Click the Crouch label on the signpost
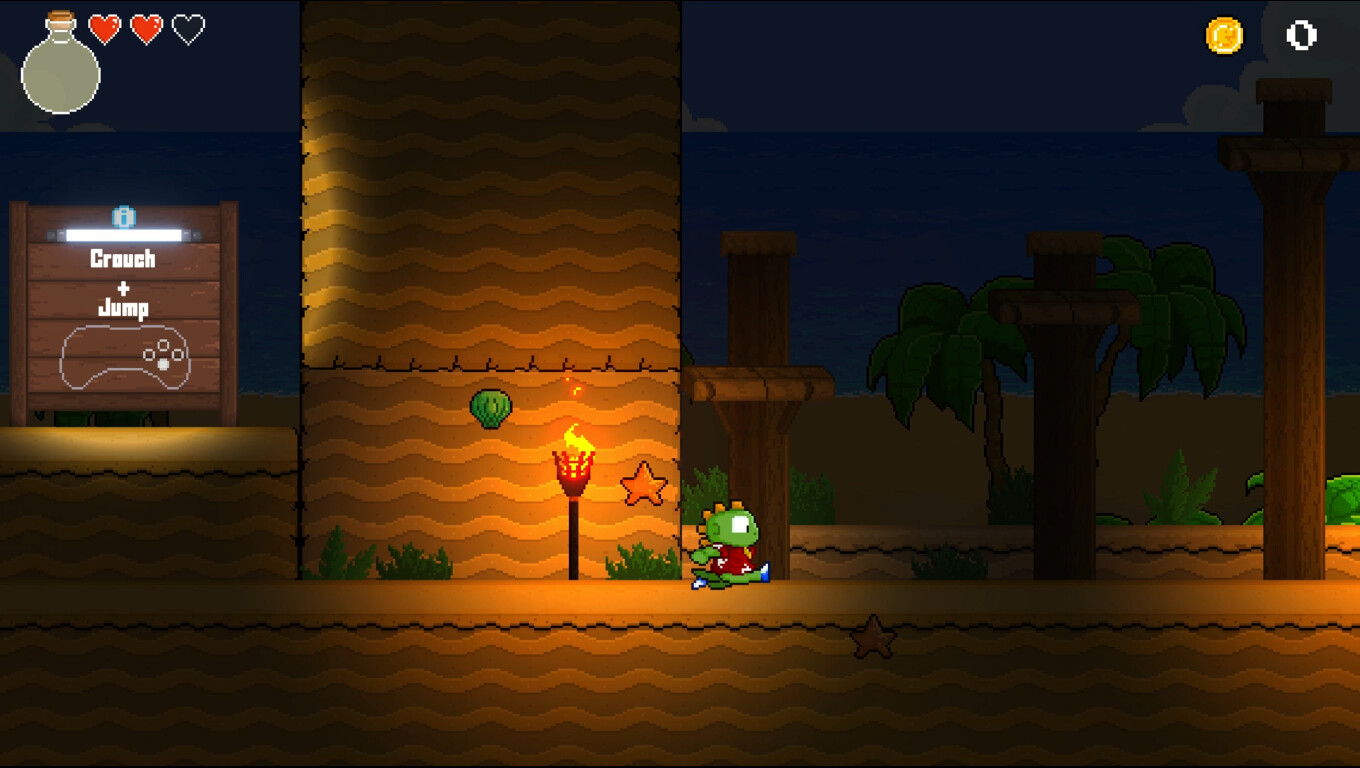 (x=125, y=260)
